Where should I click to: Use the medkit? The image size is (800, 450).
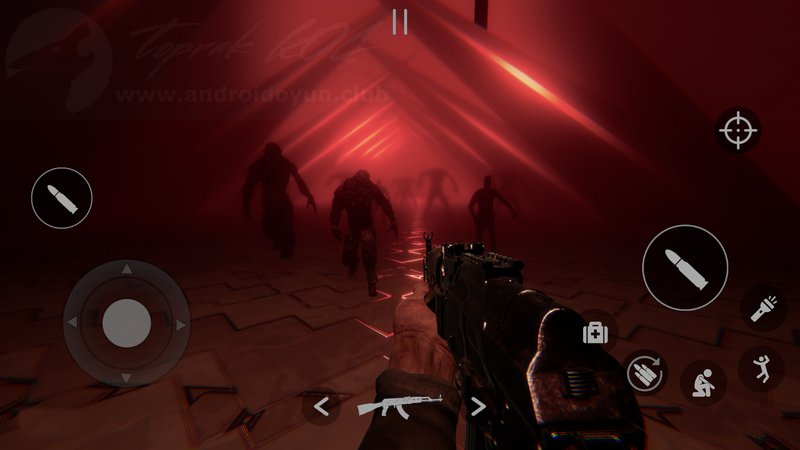596,332
